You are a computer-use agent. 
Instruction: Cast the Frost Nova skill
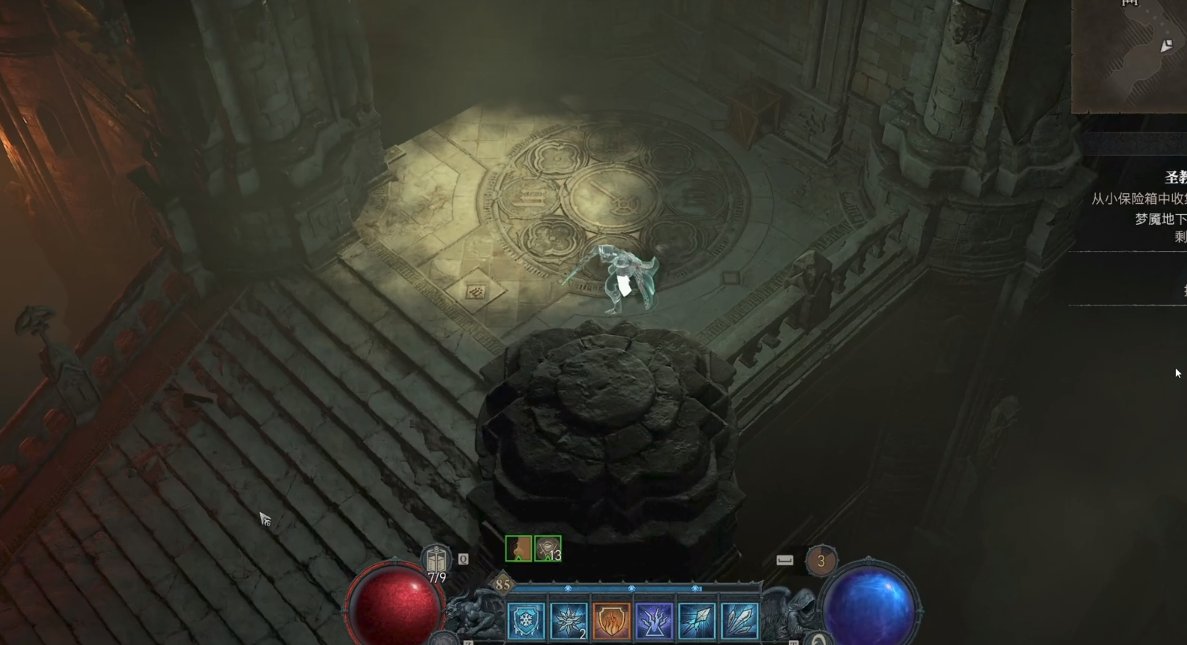568,621
